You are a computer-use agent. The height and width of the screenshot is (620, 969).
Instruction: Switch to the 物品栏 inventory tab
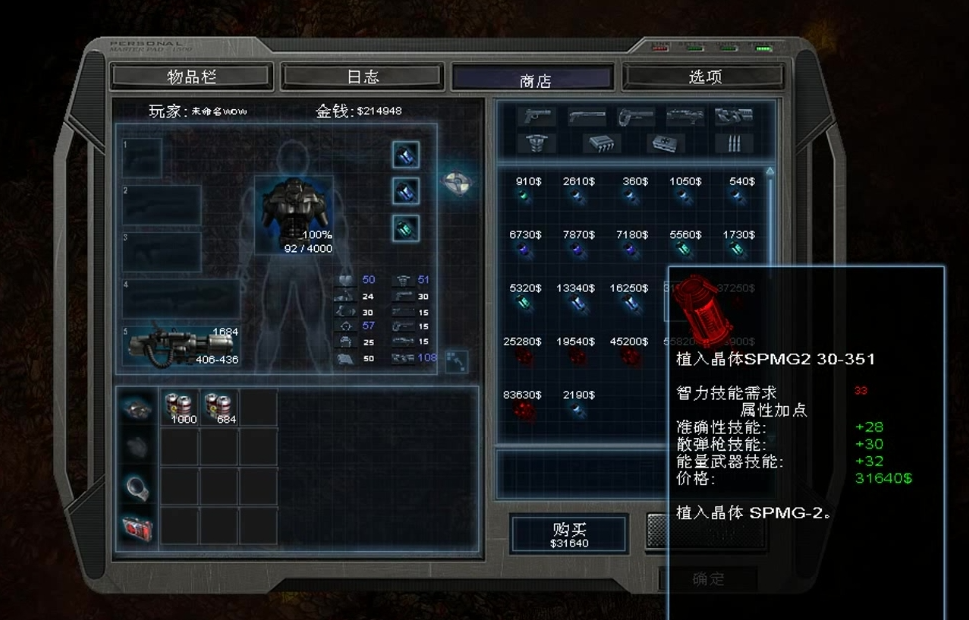click(190, 76)
